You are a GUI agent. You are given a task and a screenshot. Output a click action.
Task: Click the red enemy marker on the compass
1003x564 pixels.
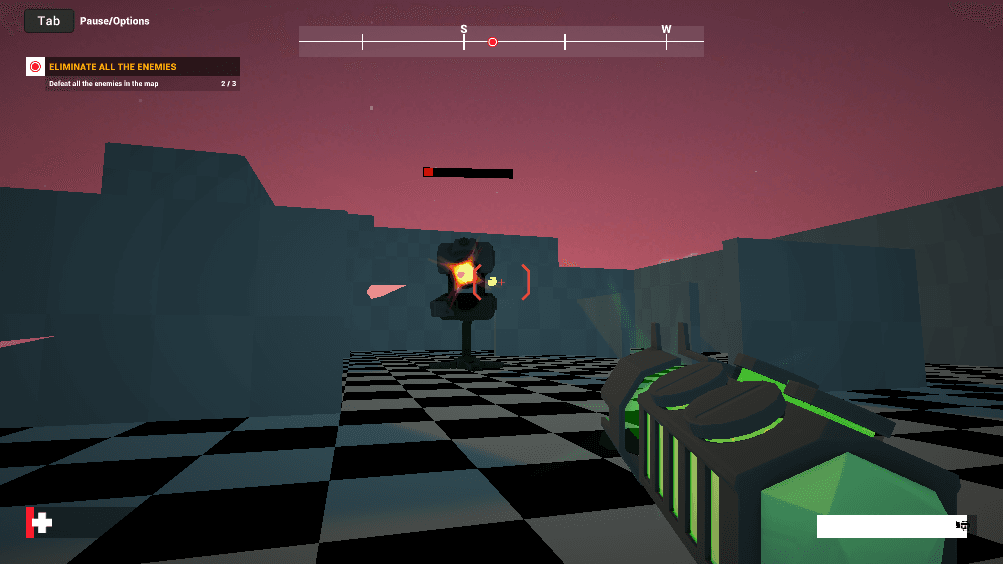[492, 42]
